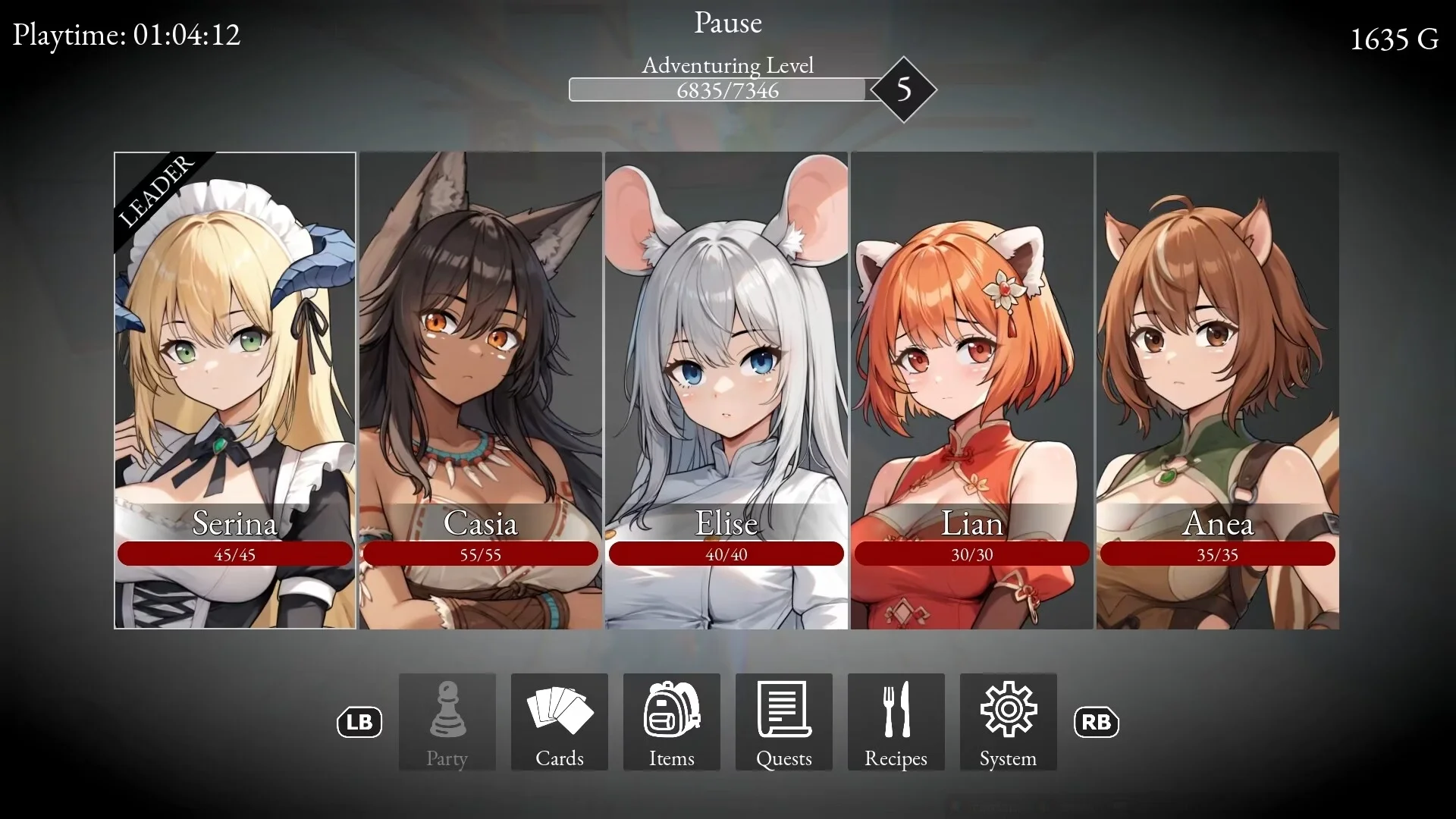Switch to the Party tab
1456x819 pixels.
pos(447,722)
